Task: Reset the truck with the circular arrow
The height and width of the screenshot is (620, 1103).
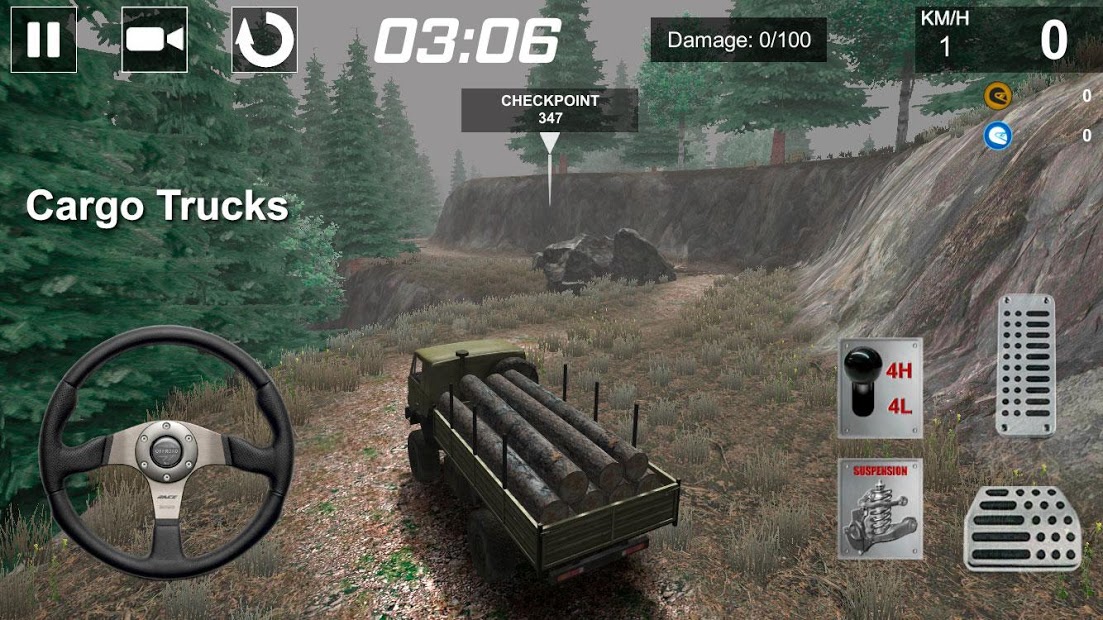Action: 264,40
